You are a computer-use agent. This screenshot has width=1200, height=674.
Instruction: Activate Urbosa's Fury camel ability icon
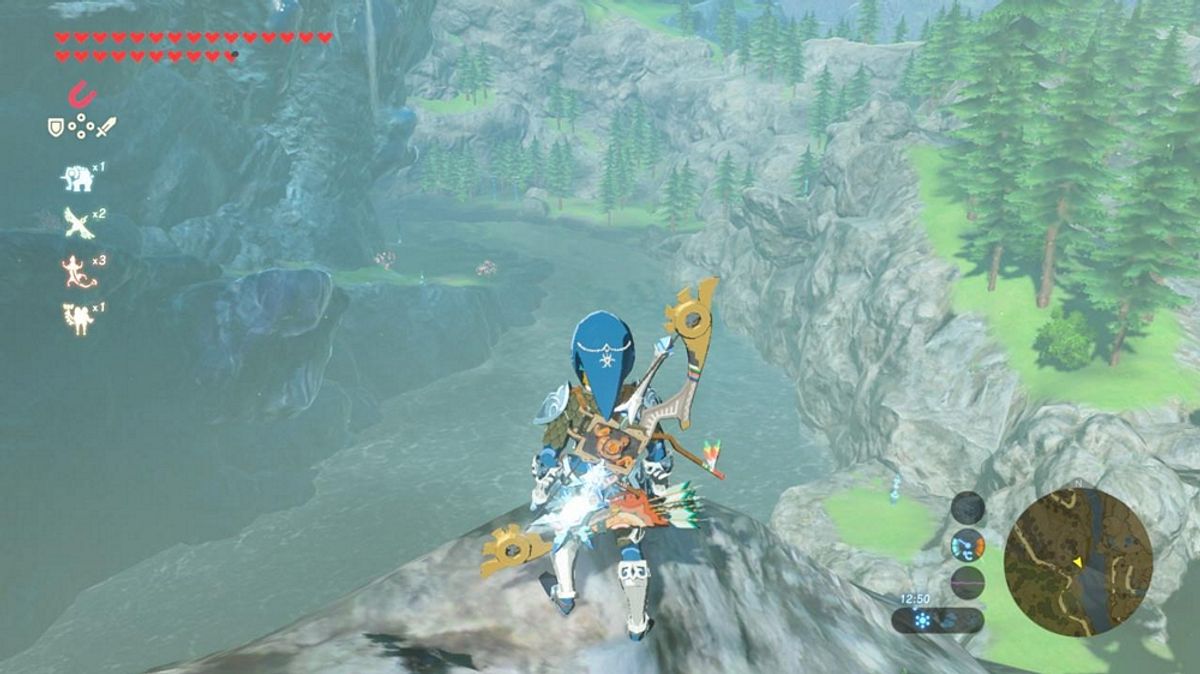point(76,317)
